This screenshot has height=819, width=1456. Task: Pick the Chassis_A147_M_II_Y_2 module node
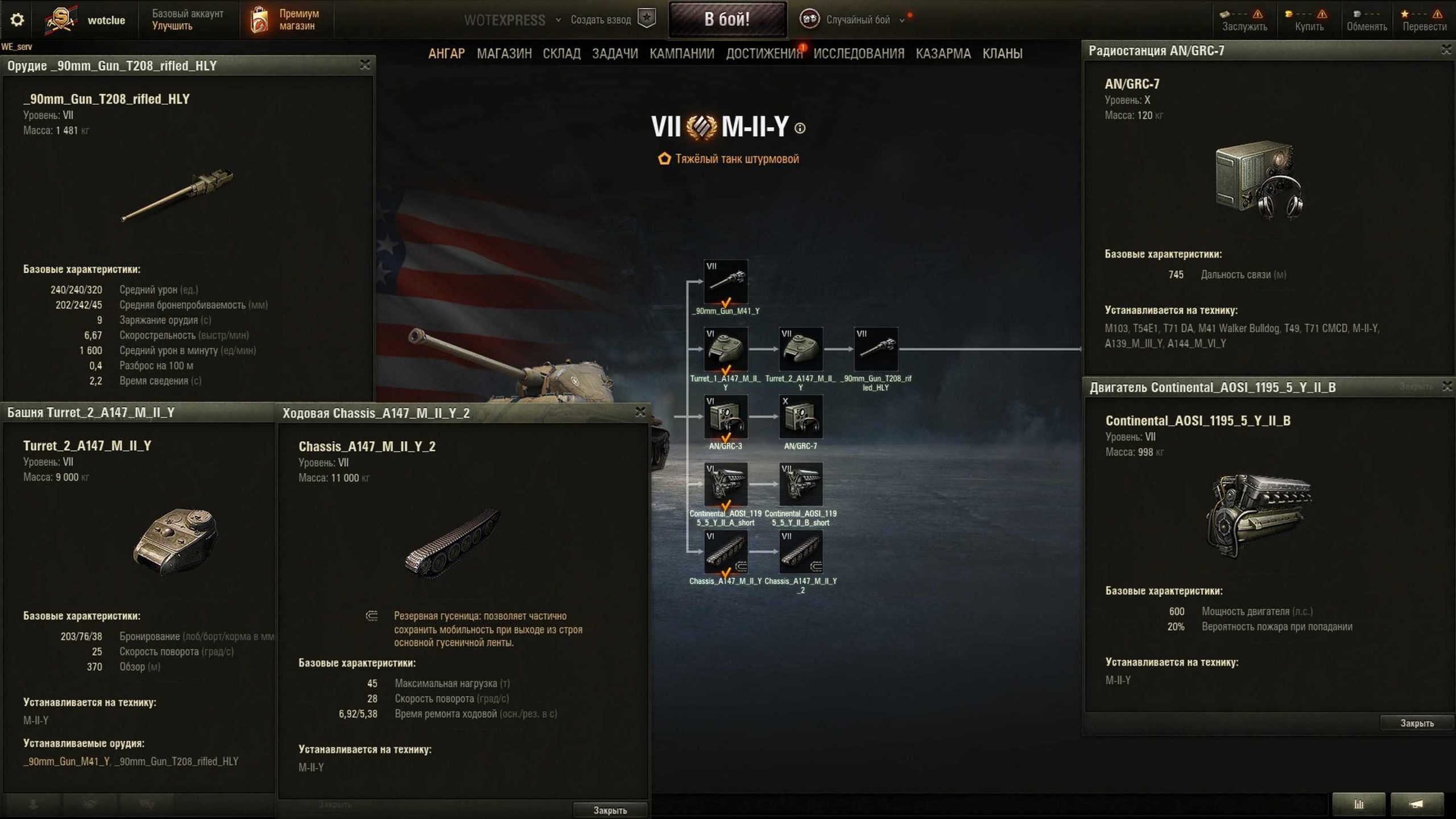point(800,552)
